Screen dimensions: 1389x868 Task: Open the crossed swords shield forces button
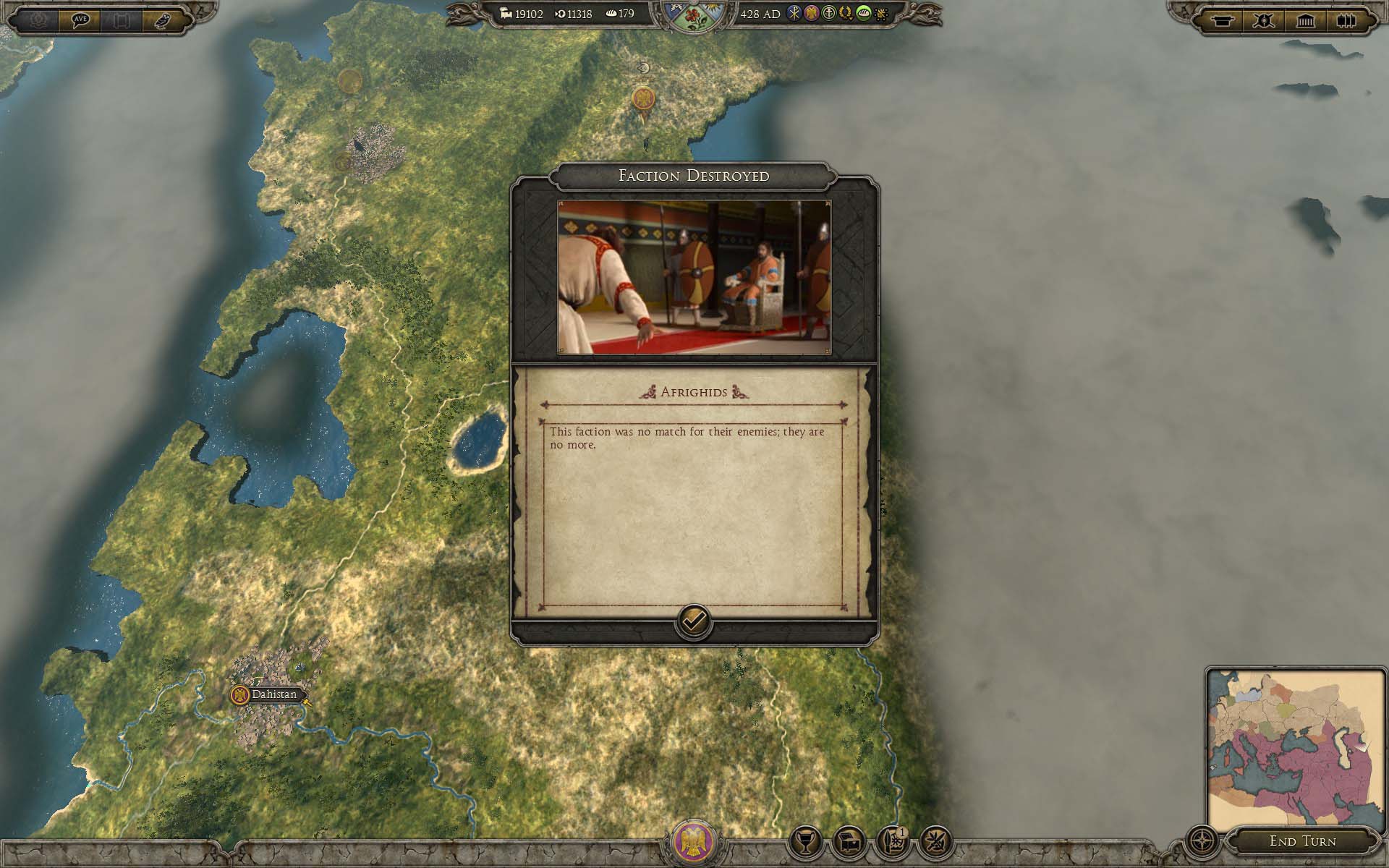(1264, 20)
